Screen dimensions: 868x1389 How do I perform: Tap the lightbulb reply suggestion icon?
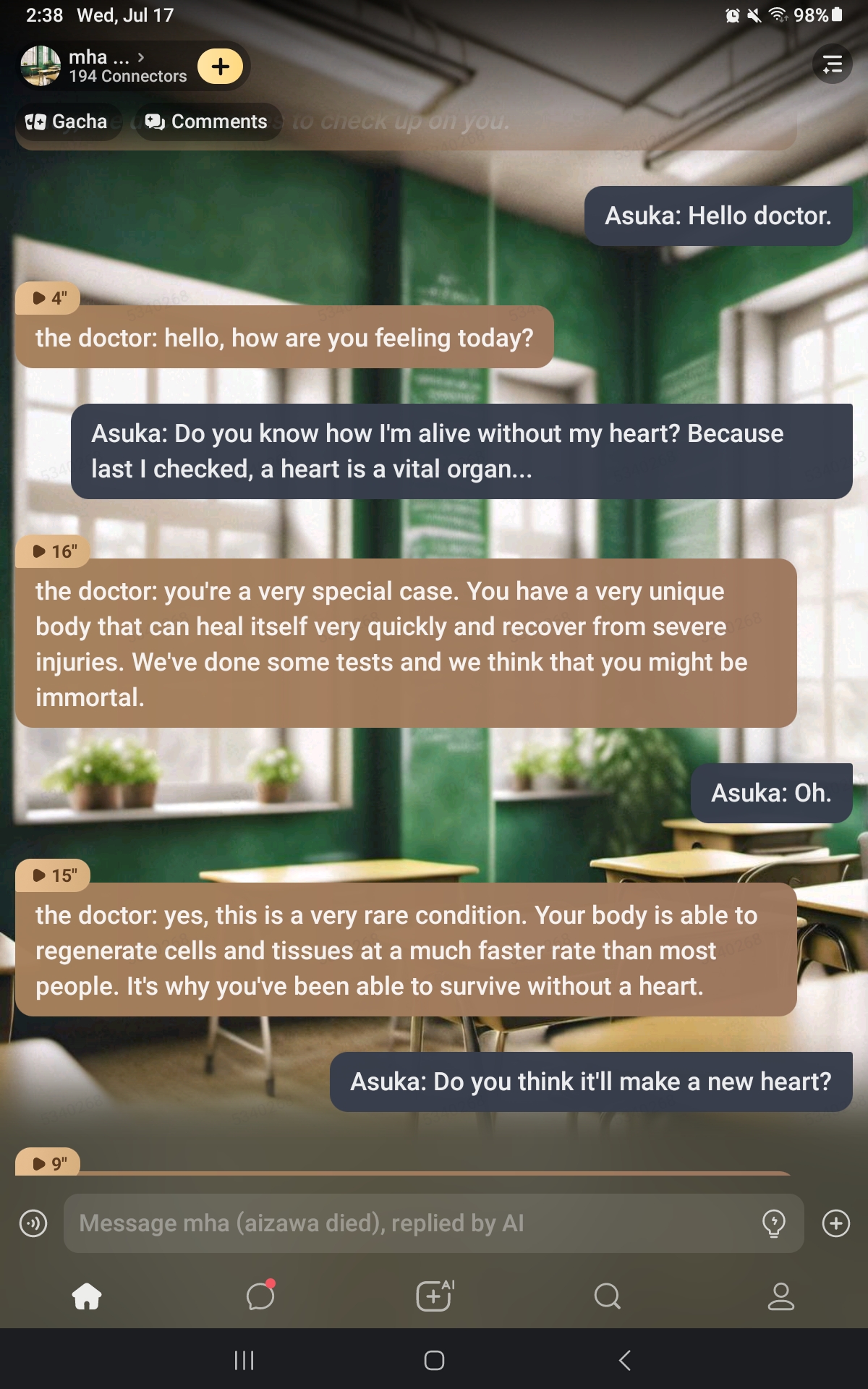click(773, 1223)
